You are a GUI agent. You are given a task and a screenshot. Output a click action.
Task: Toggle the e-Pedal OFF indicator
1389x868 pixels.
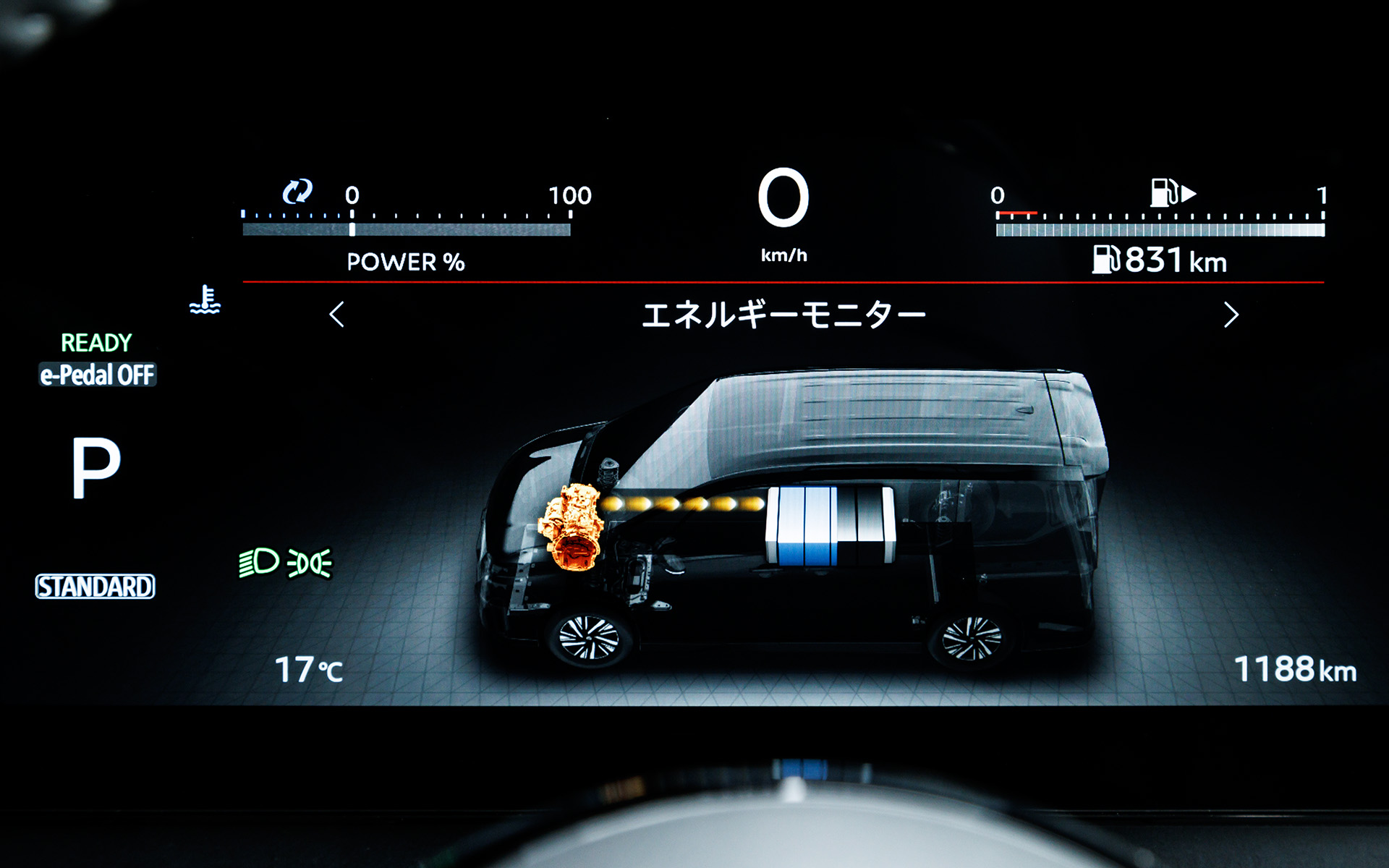98,373
